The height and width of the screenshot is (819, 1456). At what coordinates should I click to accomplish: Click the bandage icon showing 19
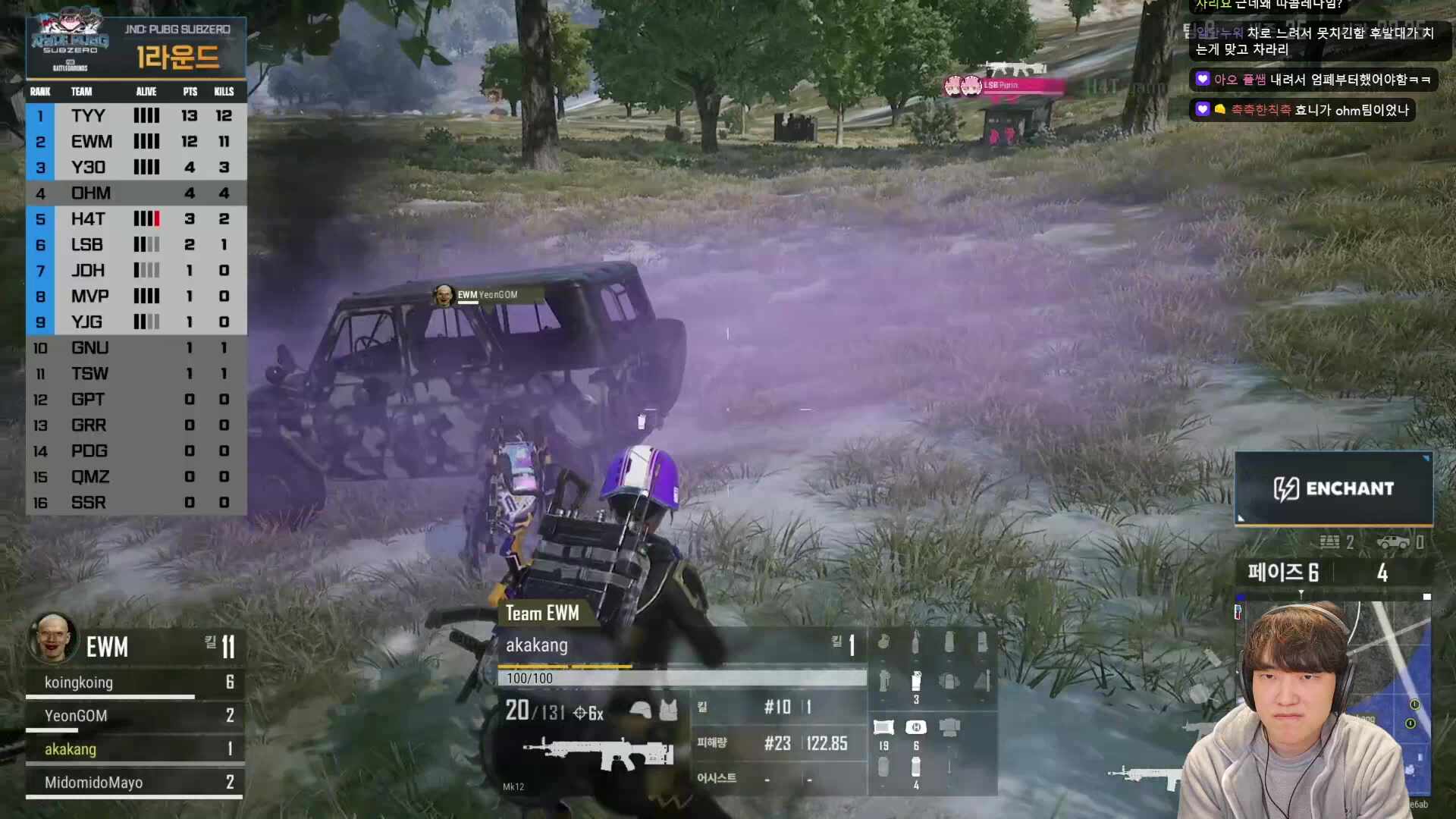click(x=883, y=726)
